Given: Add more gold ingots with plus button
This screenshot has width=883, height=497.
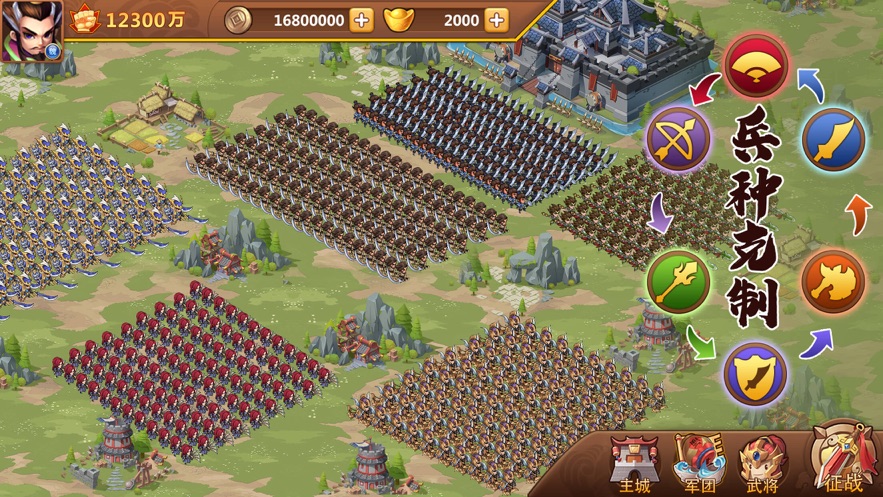Looking at the screenshot, I should point(496,20).
